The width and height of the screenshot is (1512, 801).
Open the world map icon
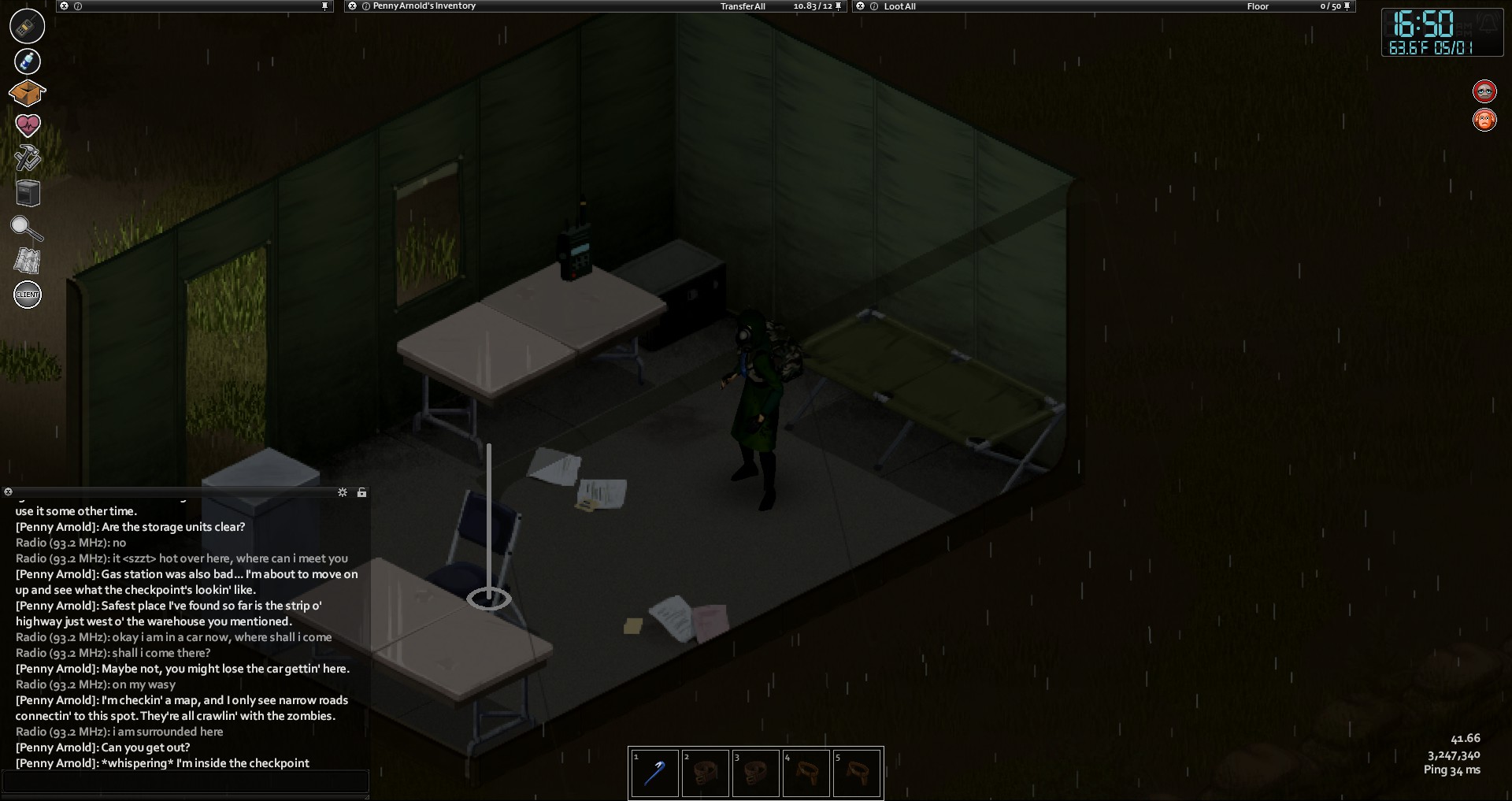(28, 261)
